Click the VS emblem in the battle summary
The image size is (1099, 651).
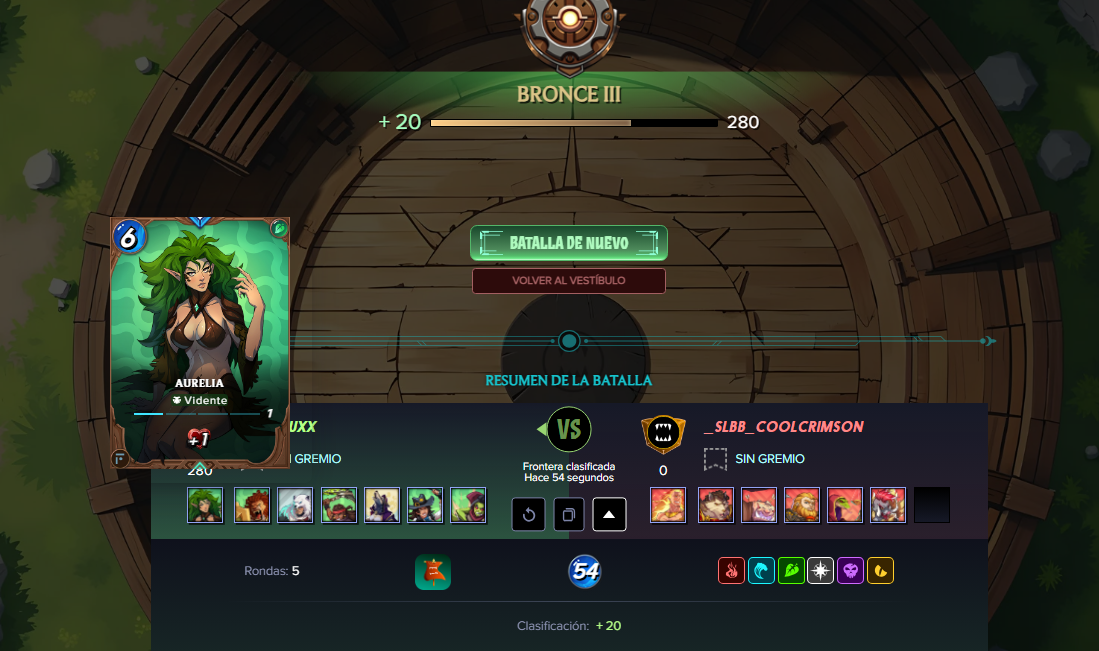tap(569, 430)
